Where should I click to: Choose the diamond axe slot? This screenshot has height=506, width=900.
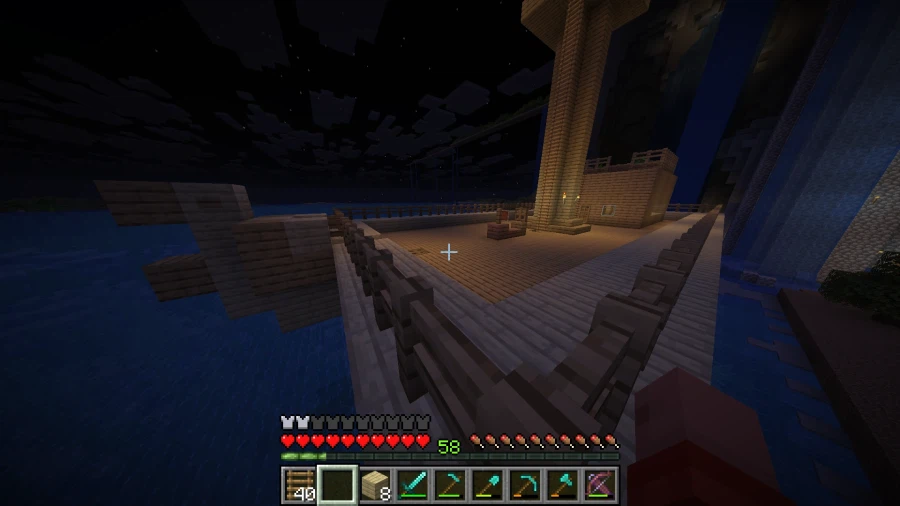(563, 485)
